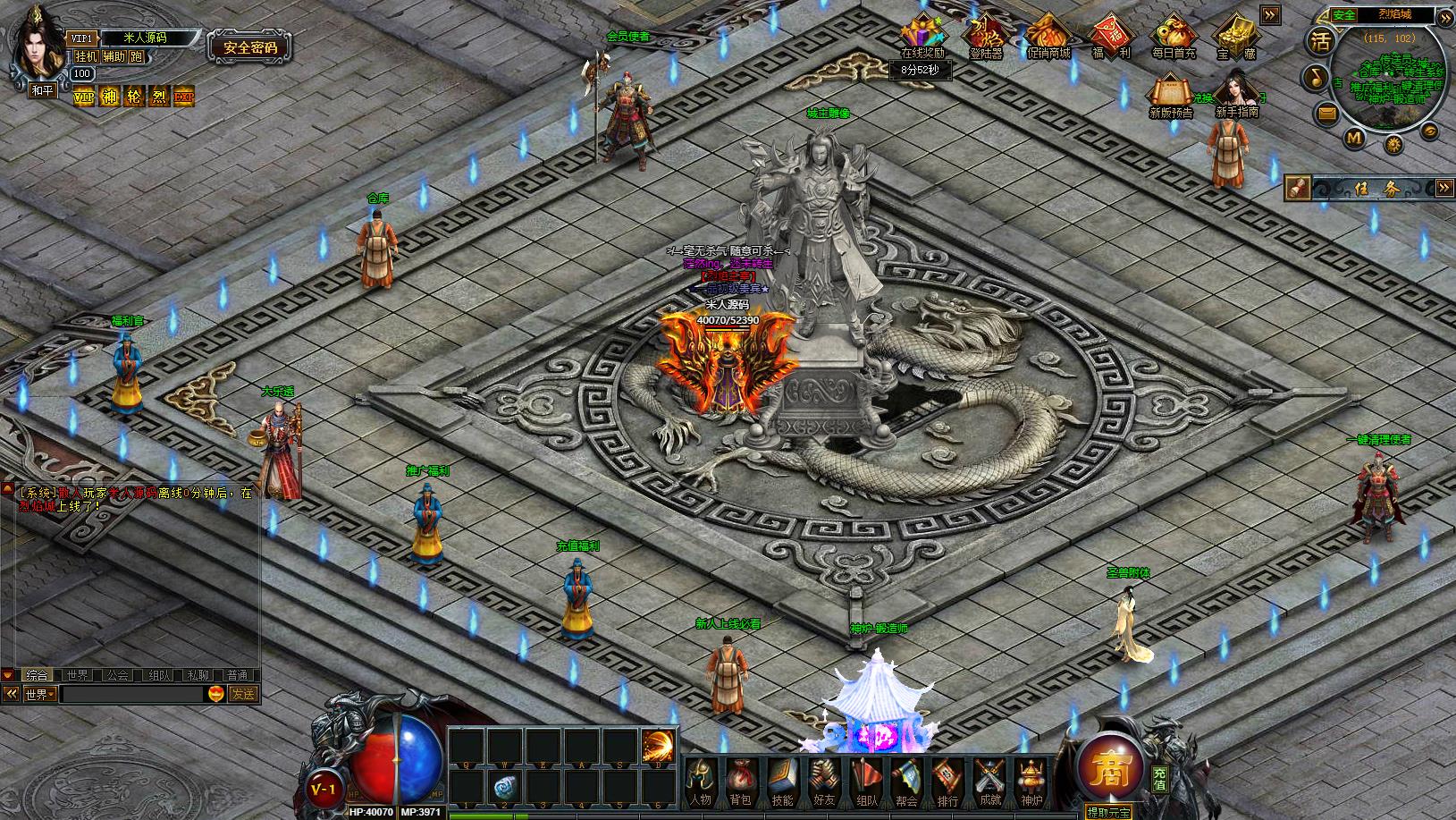Open the 宝藏 treasure chest icon

(1236, 36)
